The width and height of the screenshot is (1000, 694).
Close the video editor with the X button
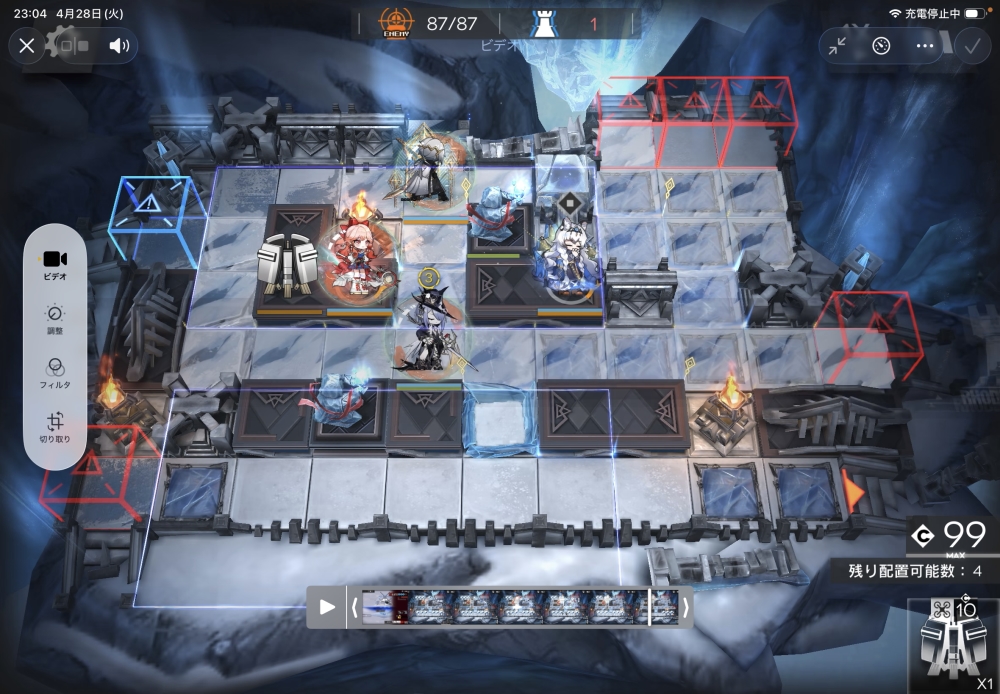point(27,45)
